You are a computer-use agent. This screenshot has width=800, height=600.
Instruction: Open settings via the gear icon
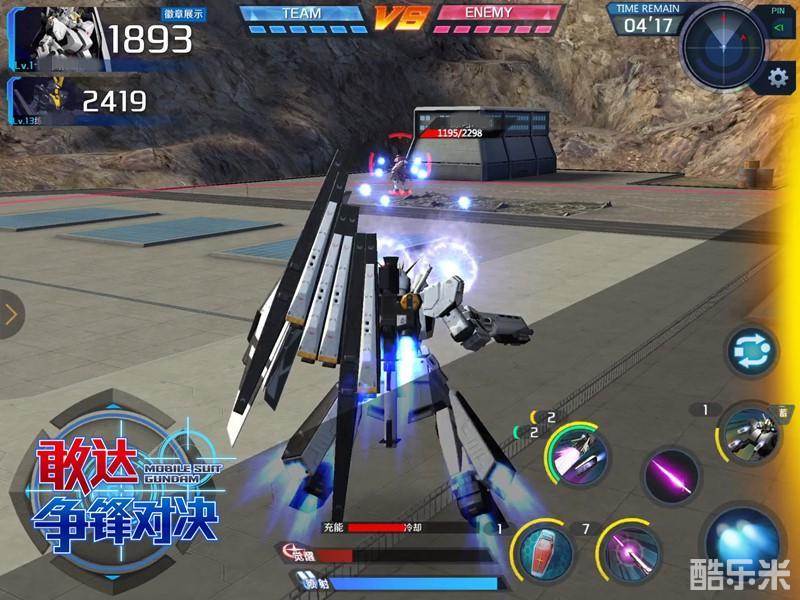click(x=776, y=78)
